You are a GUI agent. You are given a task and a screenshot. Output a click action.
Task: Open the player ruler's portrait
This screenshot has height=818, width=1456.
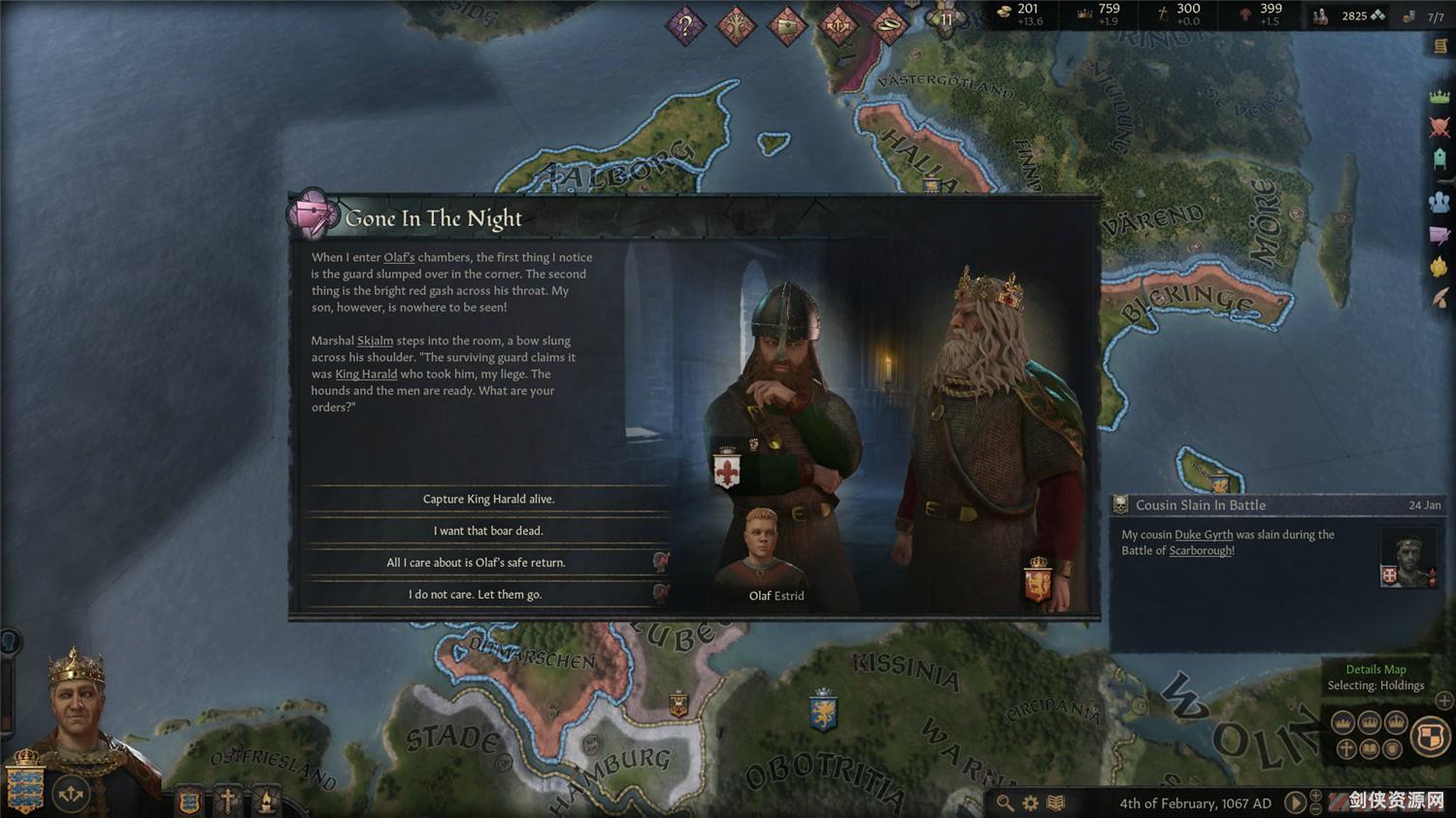pyautogui.click(x=78, y=708)
